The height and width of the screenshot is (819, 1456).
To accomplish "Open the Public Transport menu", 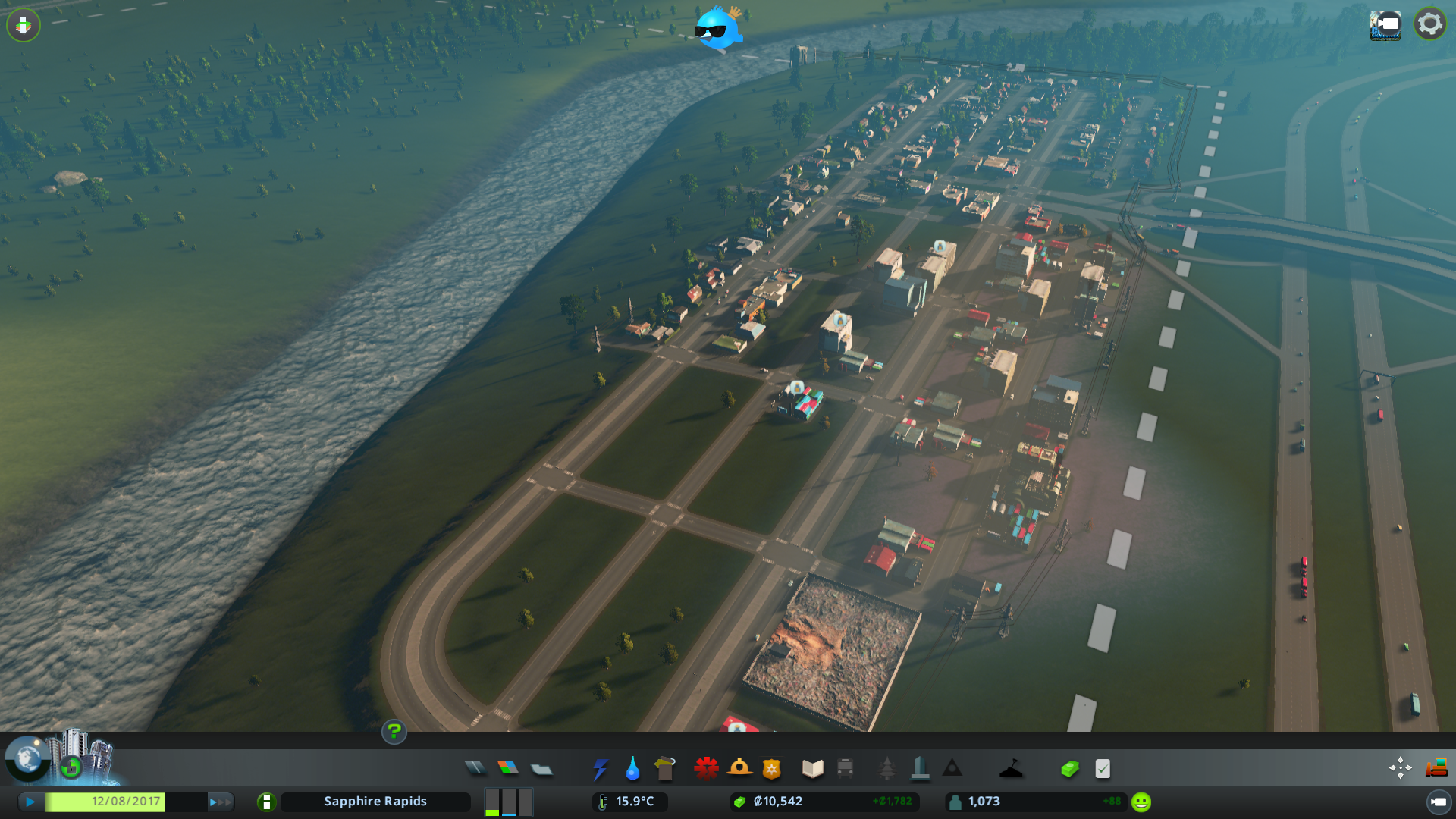I will coord(845,768).
